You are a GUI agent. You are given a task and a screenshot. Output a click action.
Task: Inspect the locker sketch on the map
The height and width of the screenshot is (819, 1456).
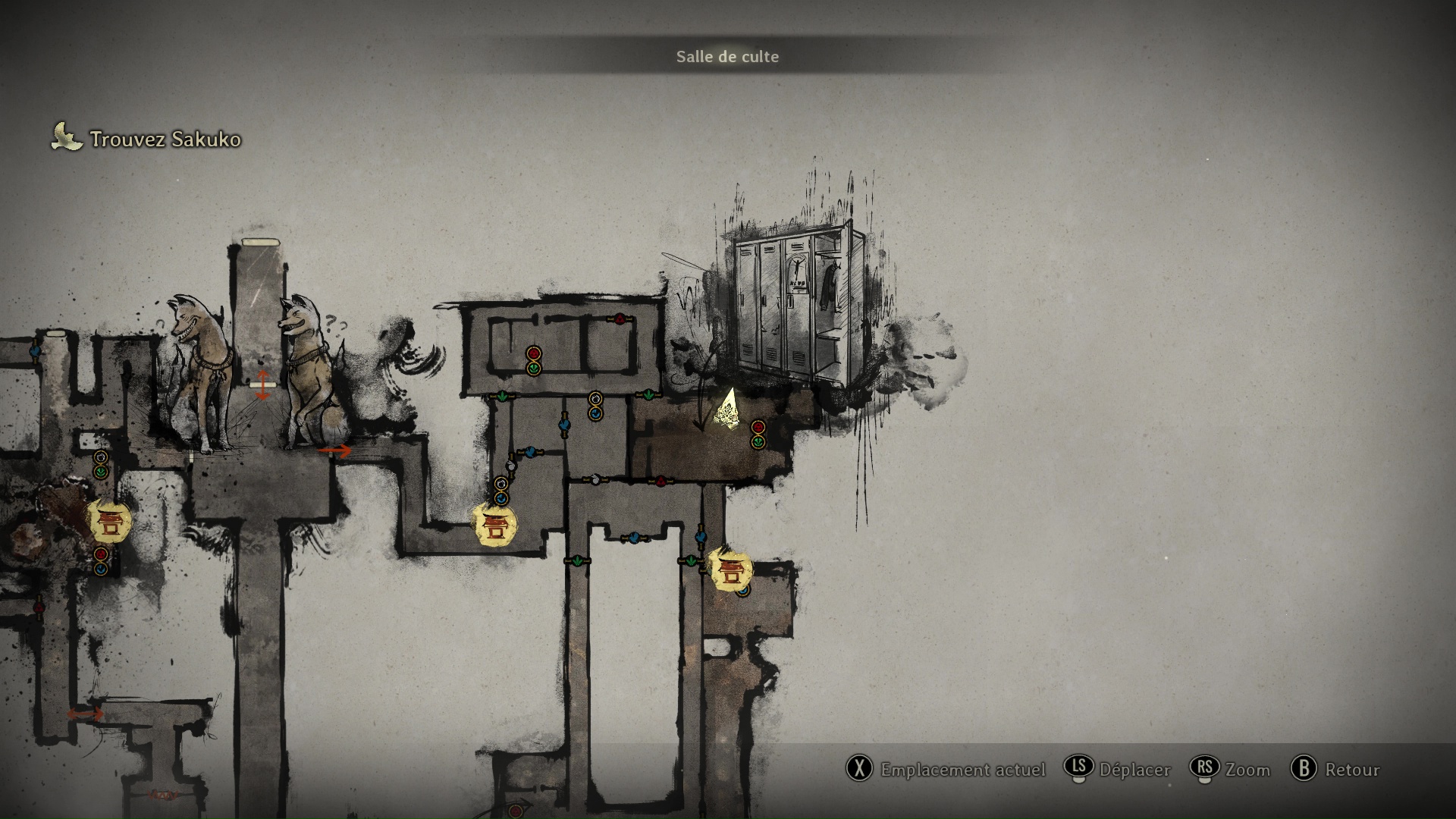point(799,302)
